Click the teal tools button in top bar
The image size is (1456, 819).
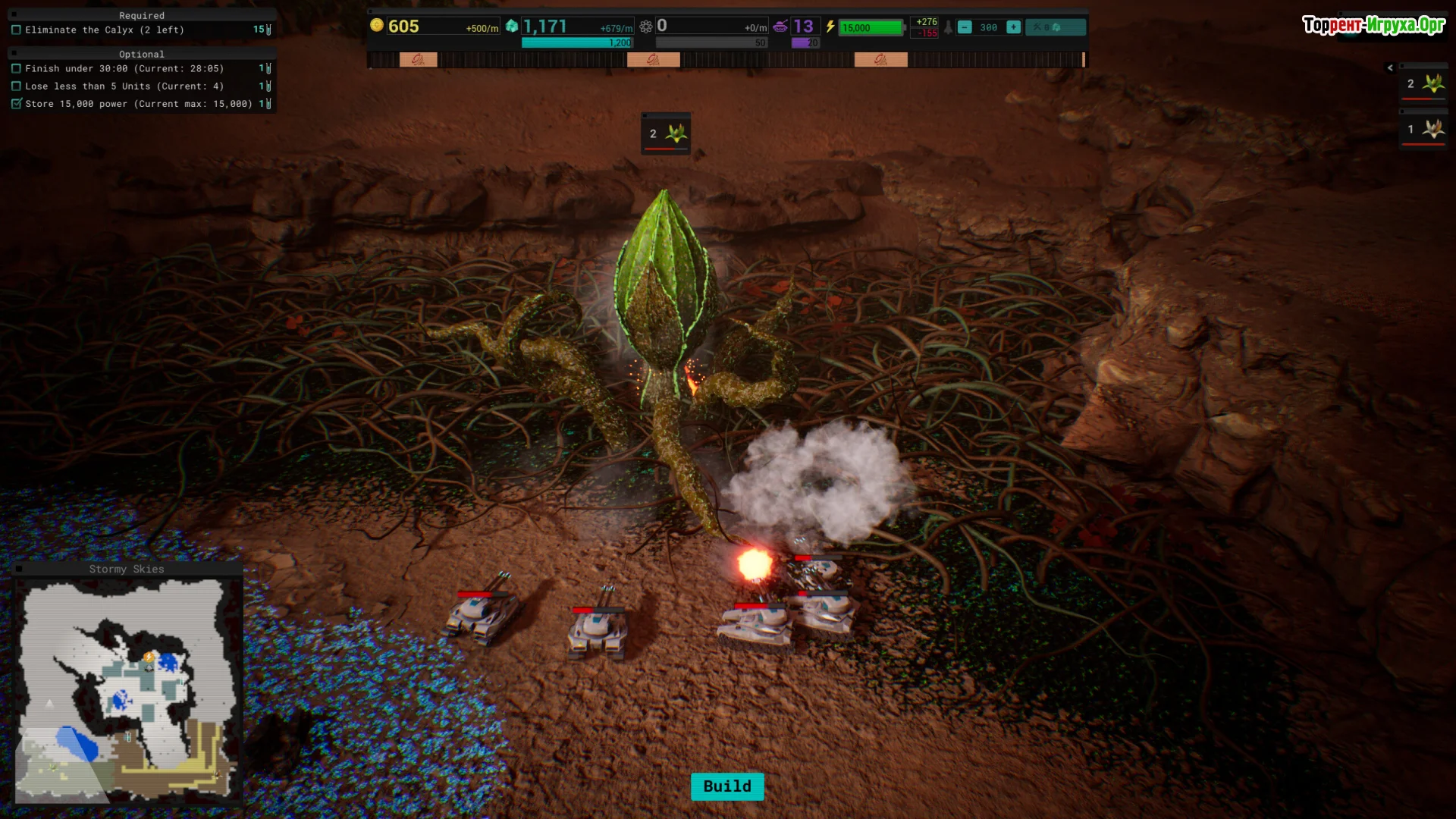[1055, 27]
